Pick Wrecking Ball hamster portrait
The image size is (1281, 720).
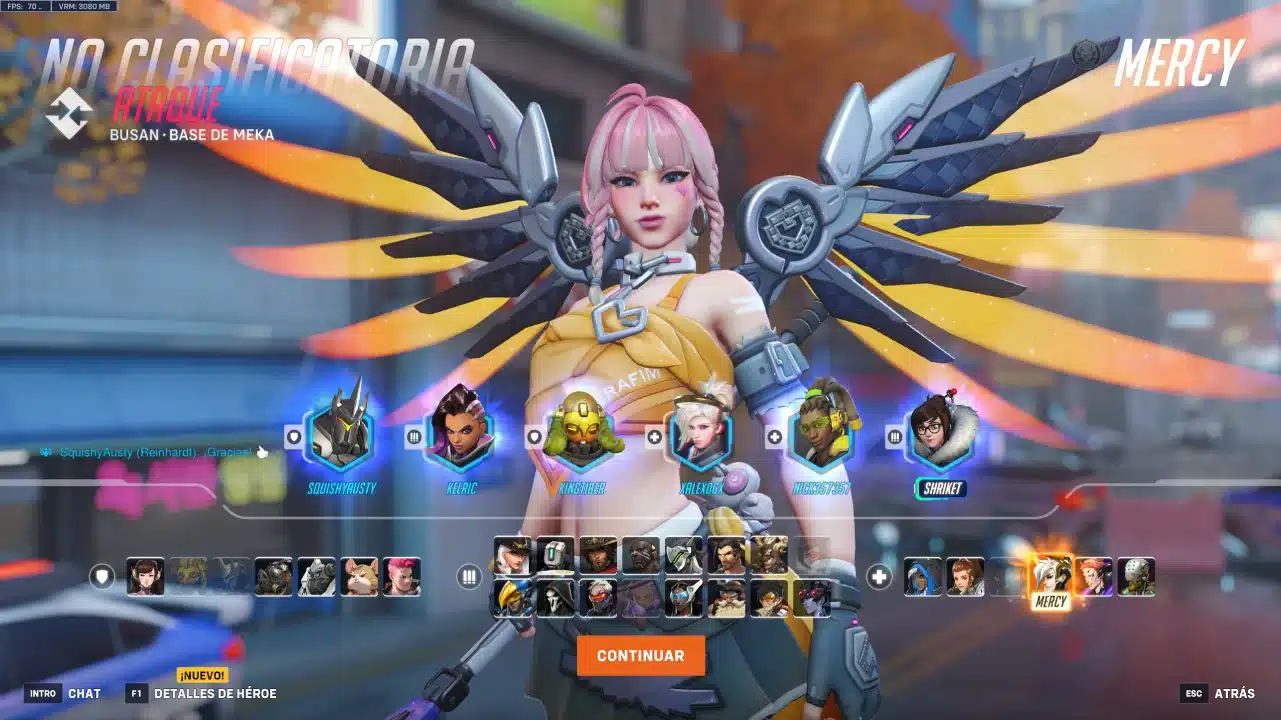(359, 577)
